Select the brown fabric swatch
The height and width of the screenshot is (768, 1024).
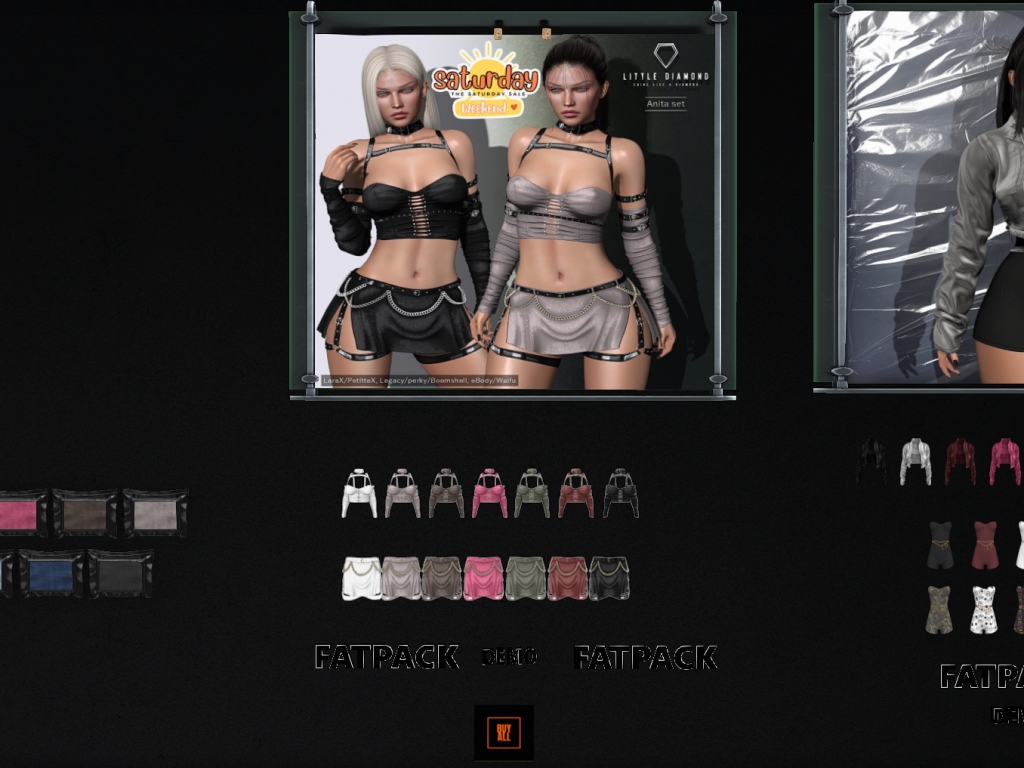point(85,514)
